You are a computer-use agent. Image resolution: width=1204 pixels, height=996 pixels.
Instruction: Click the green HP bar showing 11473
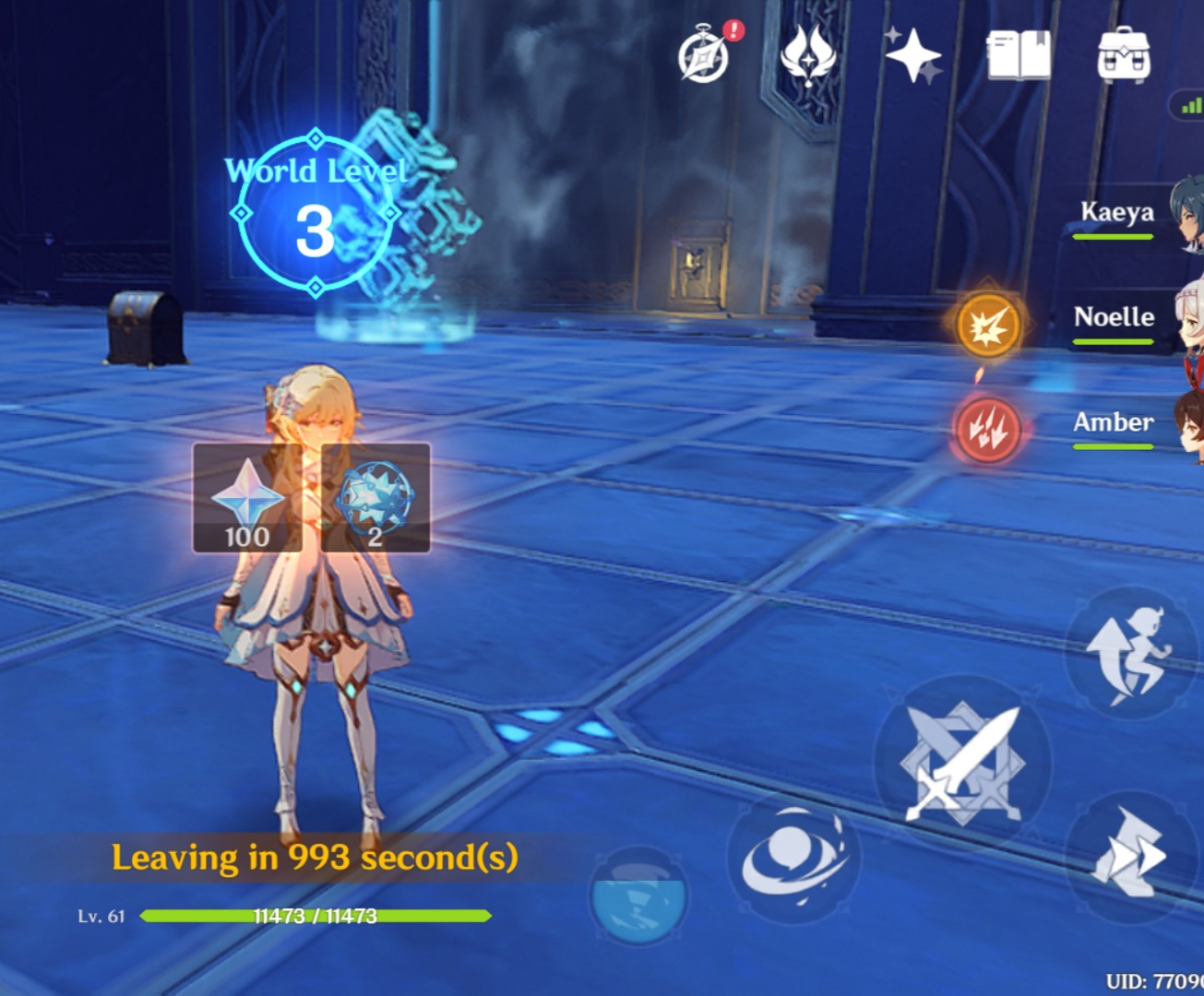click(x=314, y=918)
